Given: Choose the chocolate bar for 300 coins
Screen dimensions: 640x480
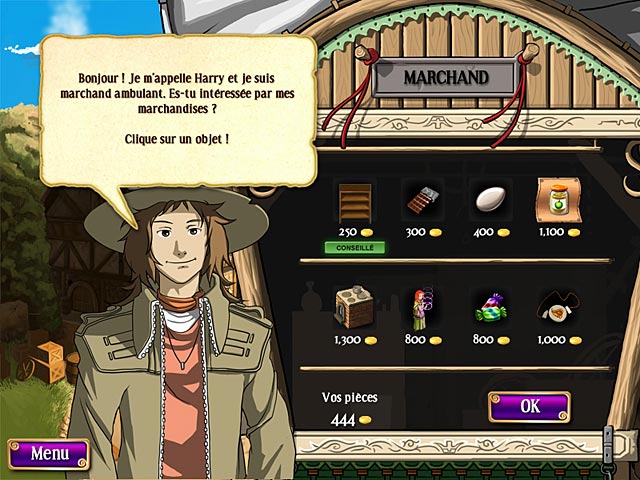Looking at the screenshot, I should click(x=421, y=201).
